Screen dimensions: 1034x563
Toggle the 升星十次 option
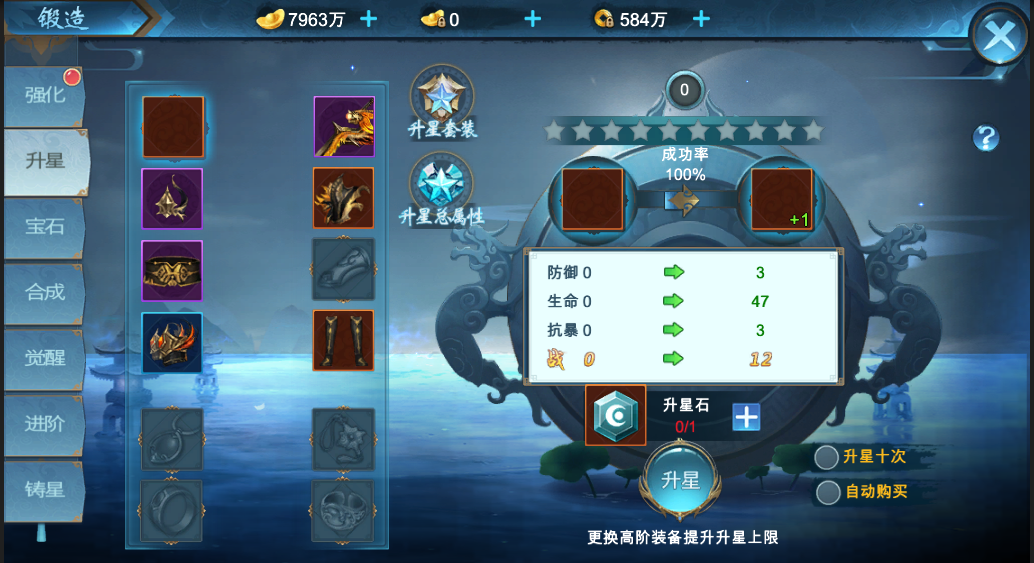(827, 457)
